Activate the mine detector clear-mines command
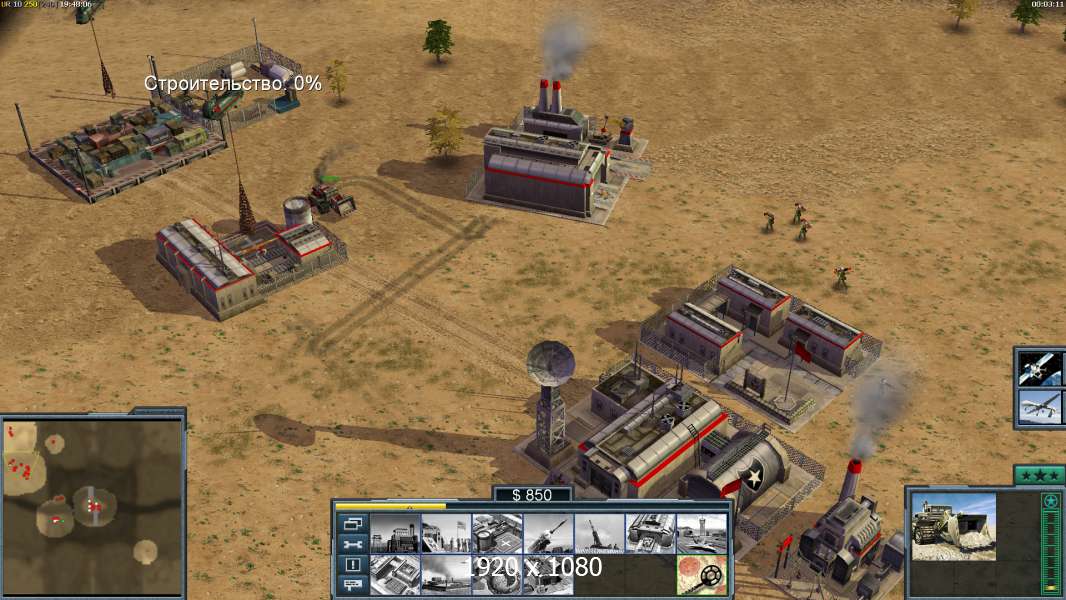Screen dimensions: 1066x600 point(701,575)
